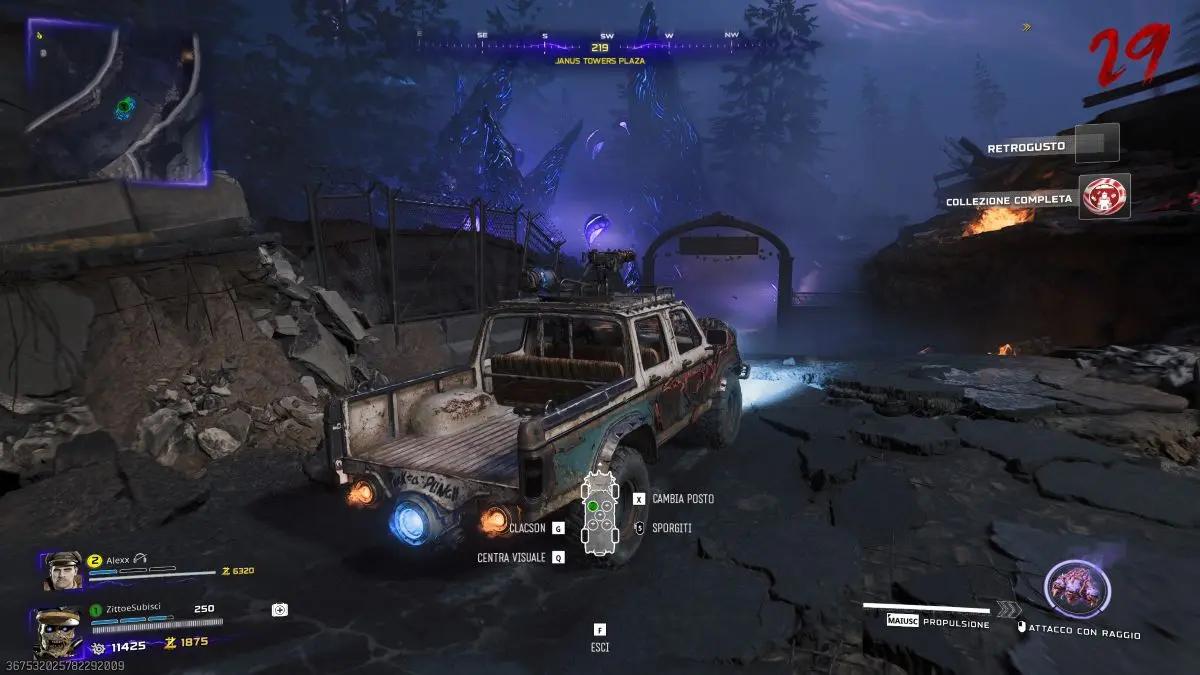Click the vehicle seat layout diagram
Screen dimensions: 1200x675
point(600,512)
